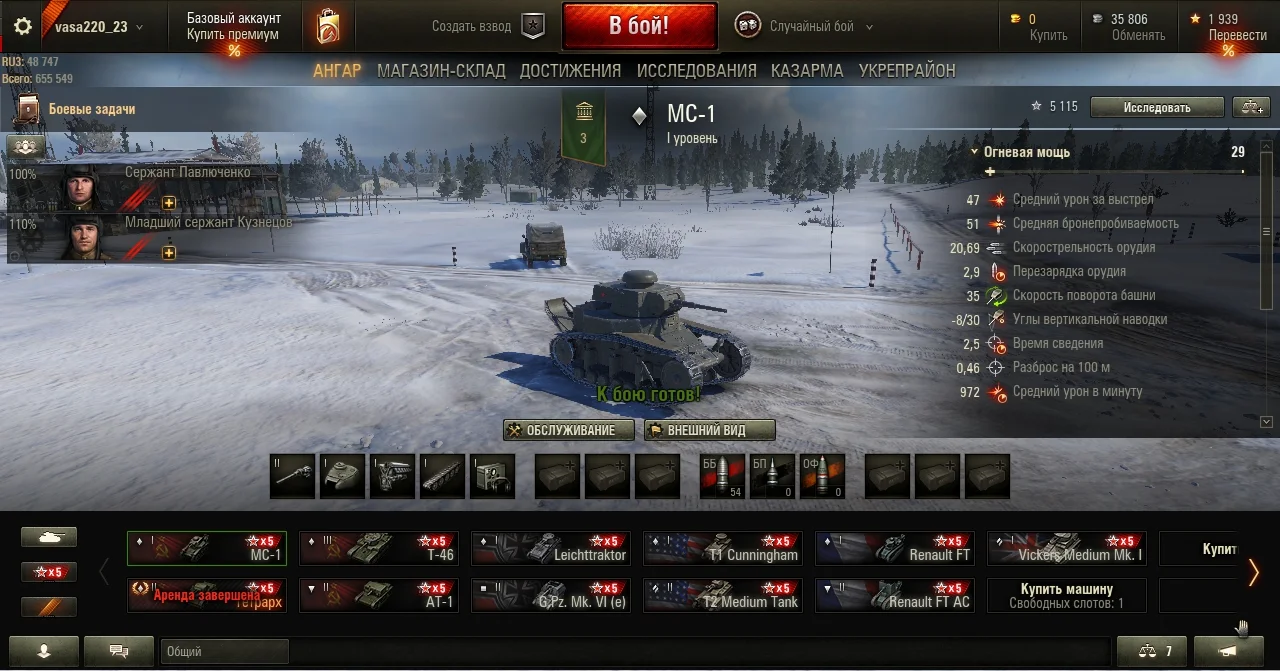
Task: Choose the Leichttraktor tank
Action: [551, 548]
